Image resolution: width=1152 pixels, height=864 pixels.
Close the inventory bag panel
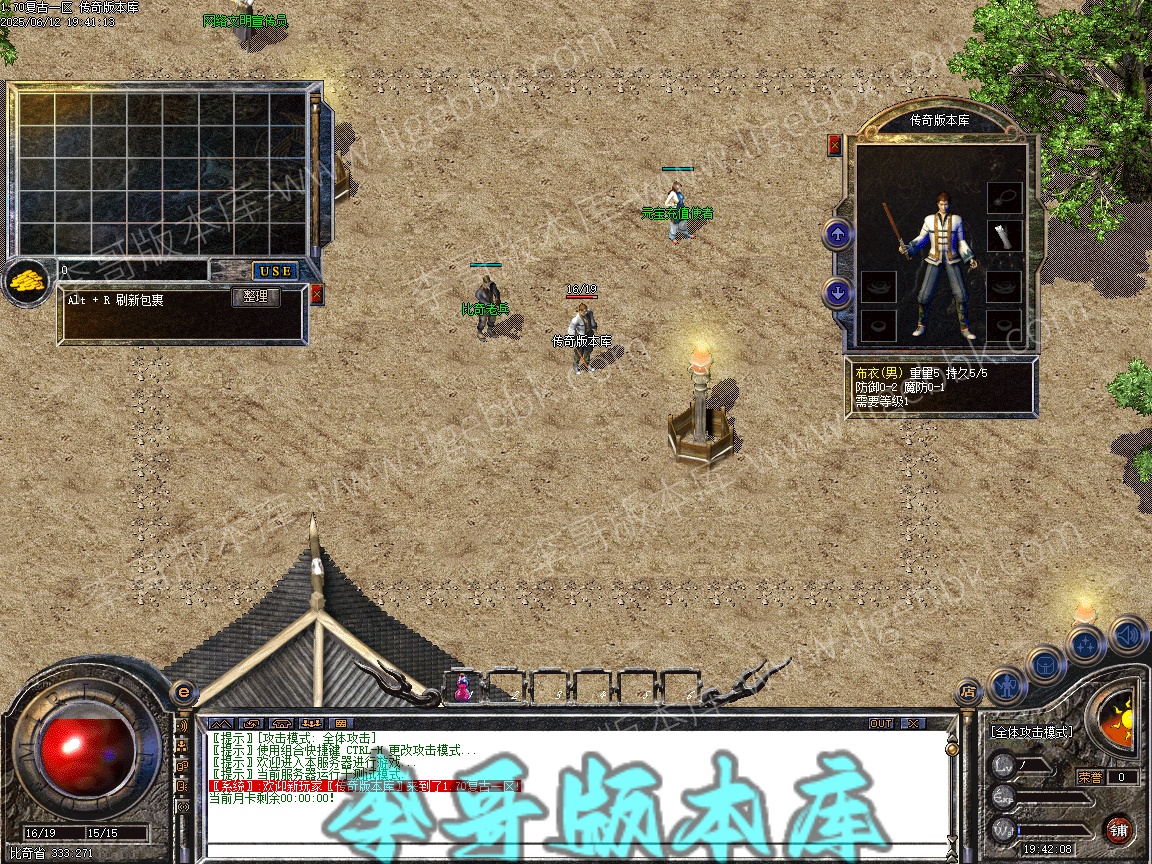pos(317,294)
